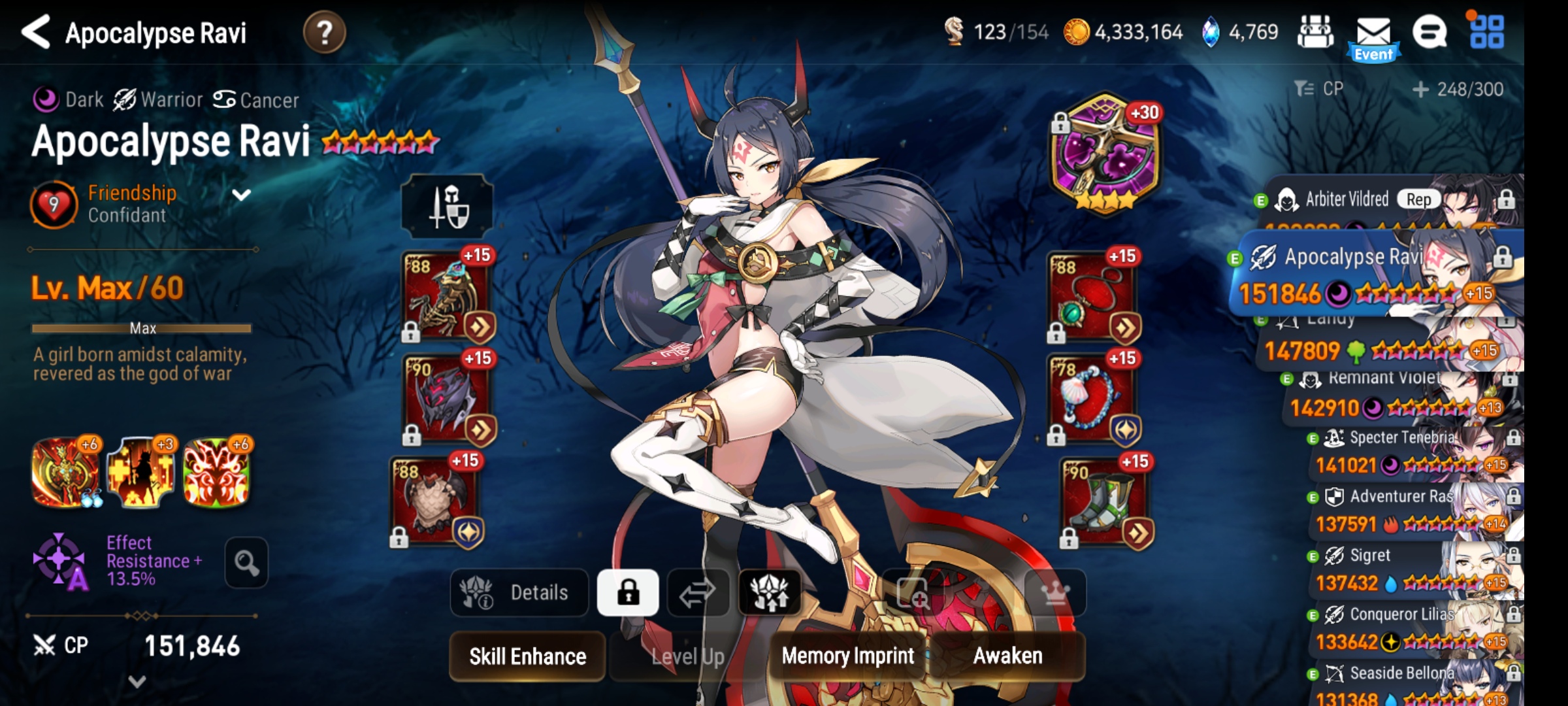The image size is (1568, 706).
Task: Toggle the white padlock hero lock button
Action: click(628, 593)
